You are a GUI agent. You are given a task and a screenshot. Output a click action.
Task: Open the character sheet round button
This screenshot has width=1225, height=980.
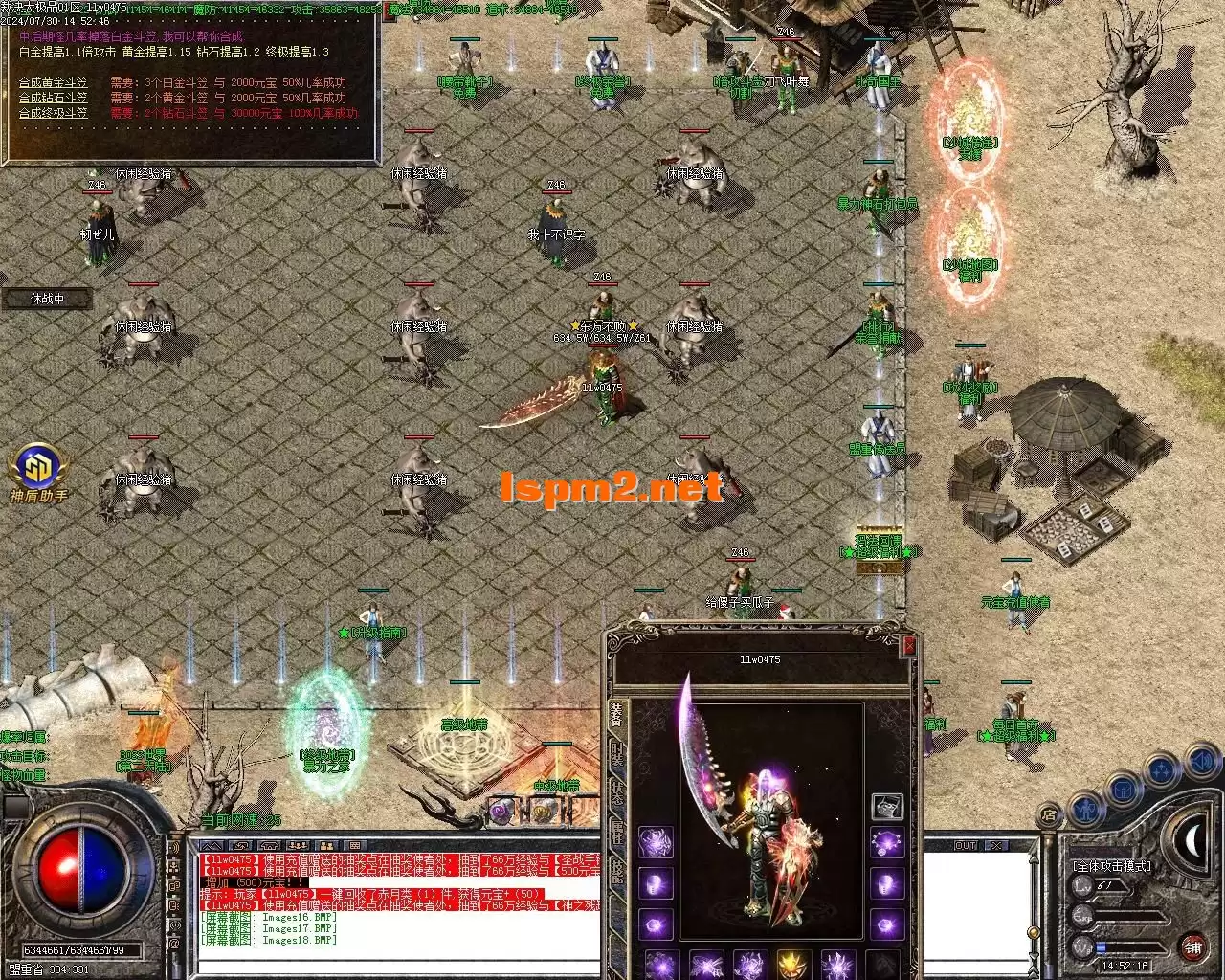[x=1085, y=809]
